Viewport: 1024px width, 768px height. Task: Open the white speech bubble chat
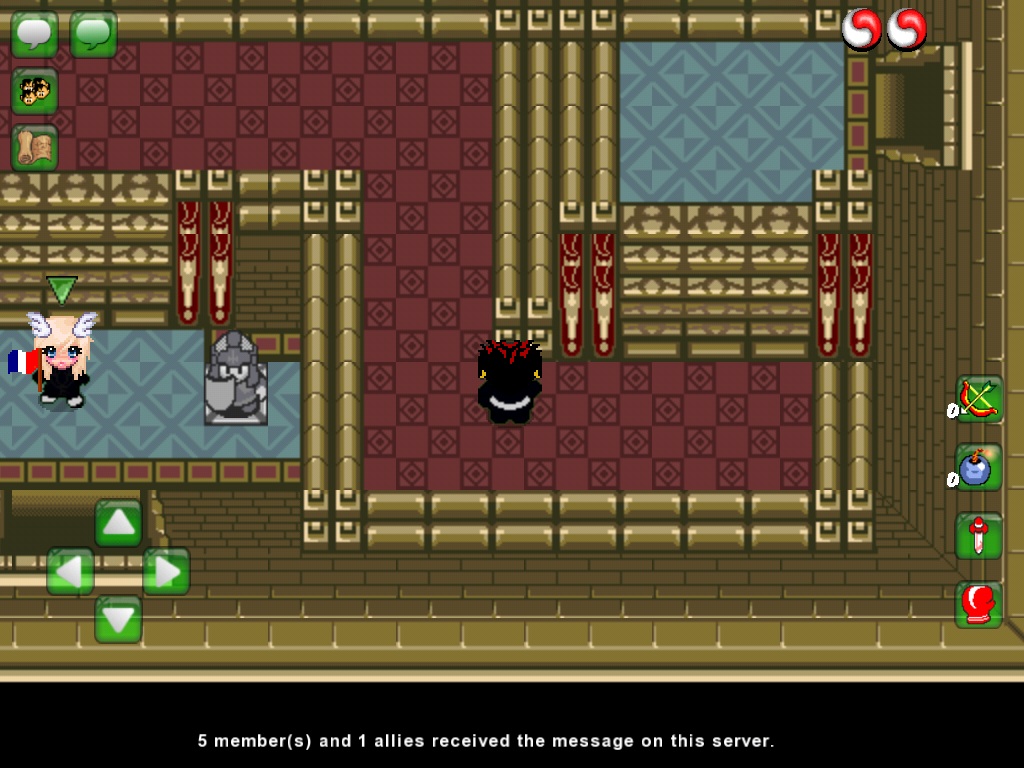tap(34, 33)
